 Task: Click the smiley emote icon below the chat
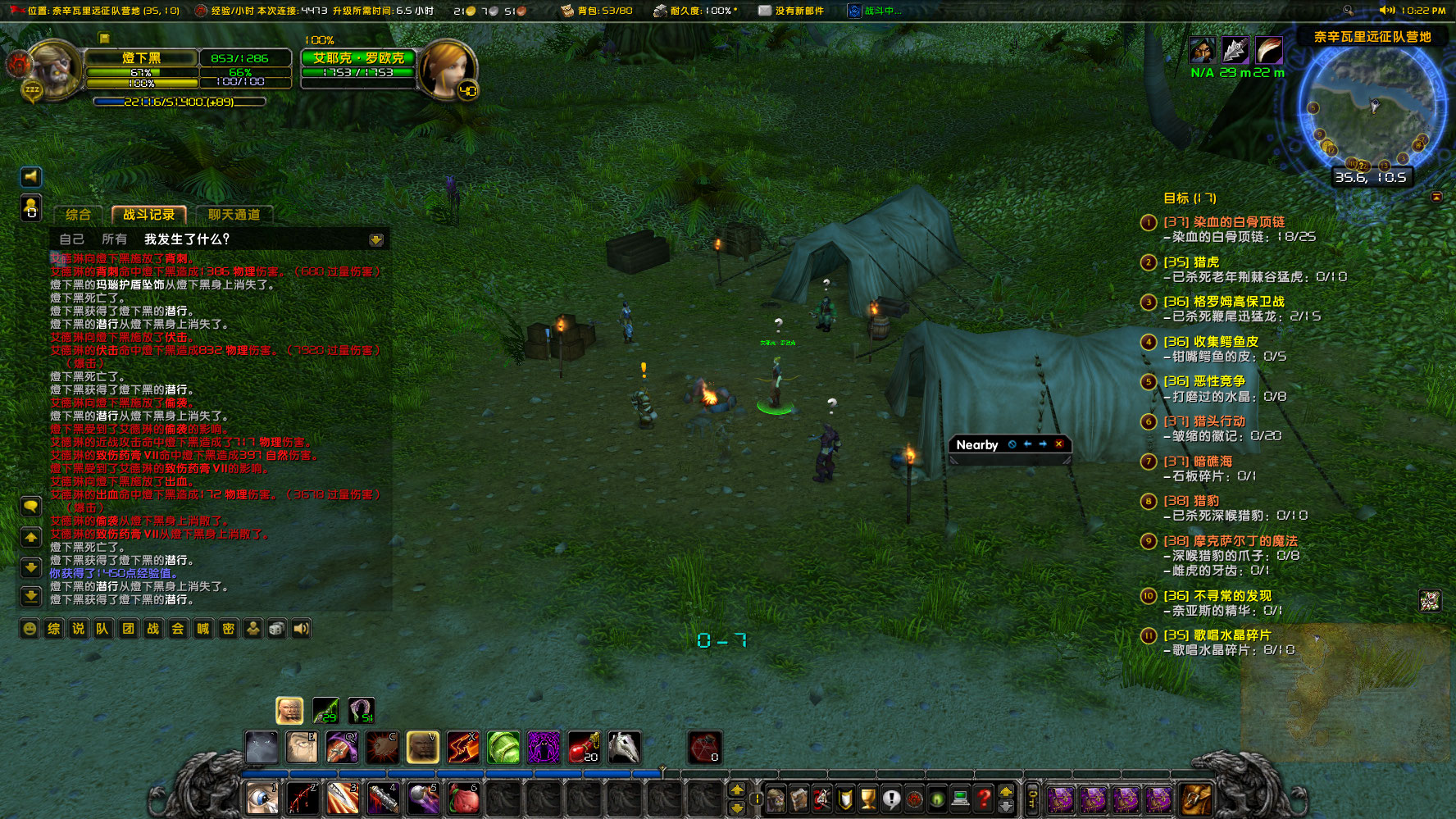[x=30, y=629]
